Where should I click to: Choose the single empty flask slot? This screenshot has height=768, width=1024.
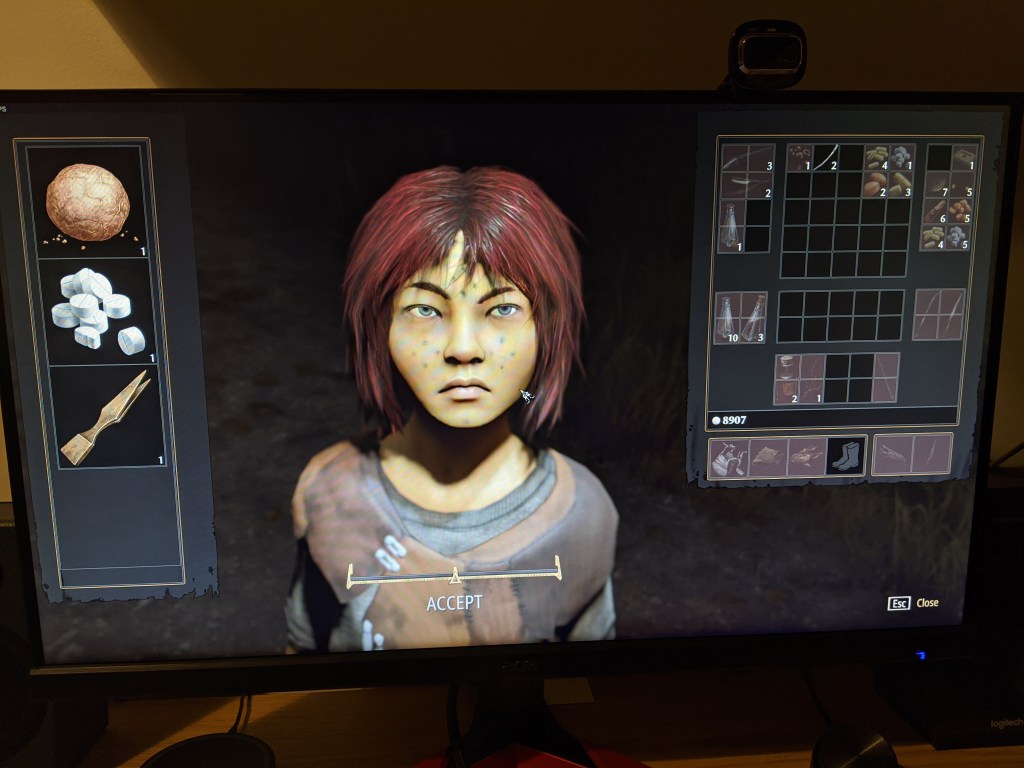(x=731, y=225)
